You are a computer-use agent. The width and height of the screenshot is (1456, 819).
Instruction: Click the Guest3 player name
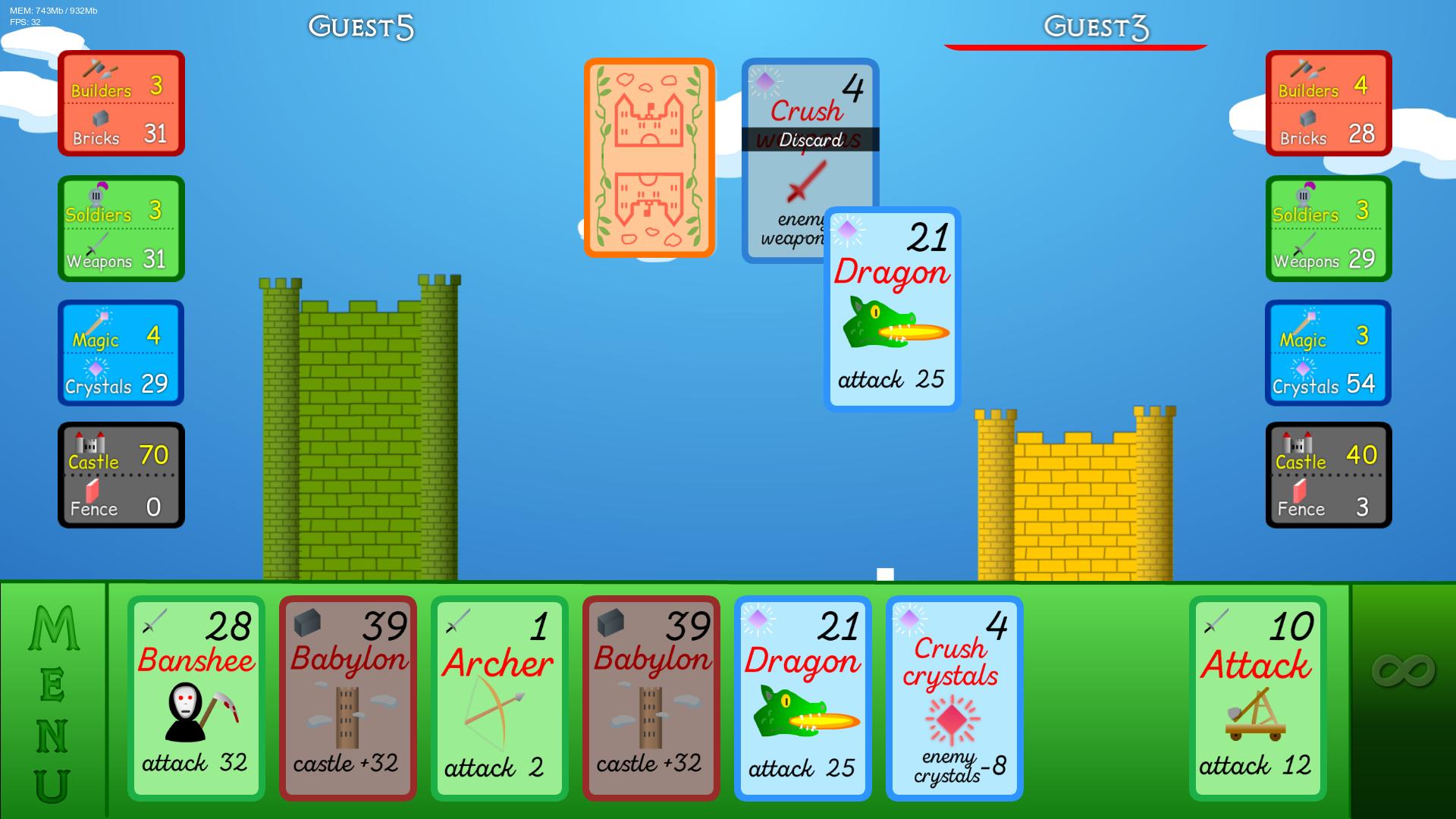coord(1096,27)
